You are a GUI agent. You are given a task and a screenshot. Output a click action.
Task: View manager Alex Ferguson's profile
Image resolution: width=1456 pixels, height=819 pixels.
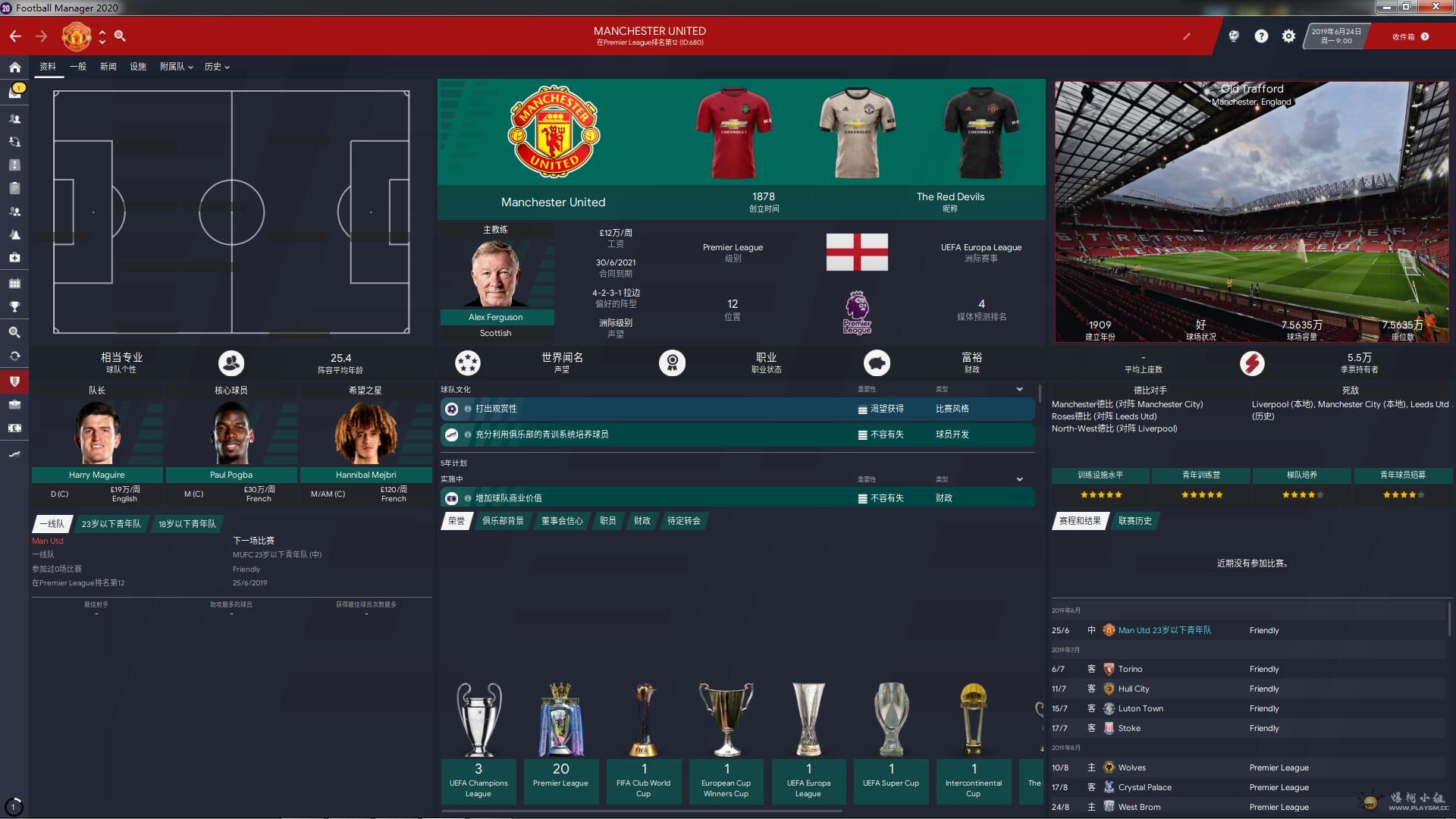[x=496, y=317]
